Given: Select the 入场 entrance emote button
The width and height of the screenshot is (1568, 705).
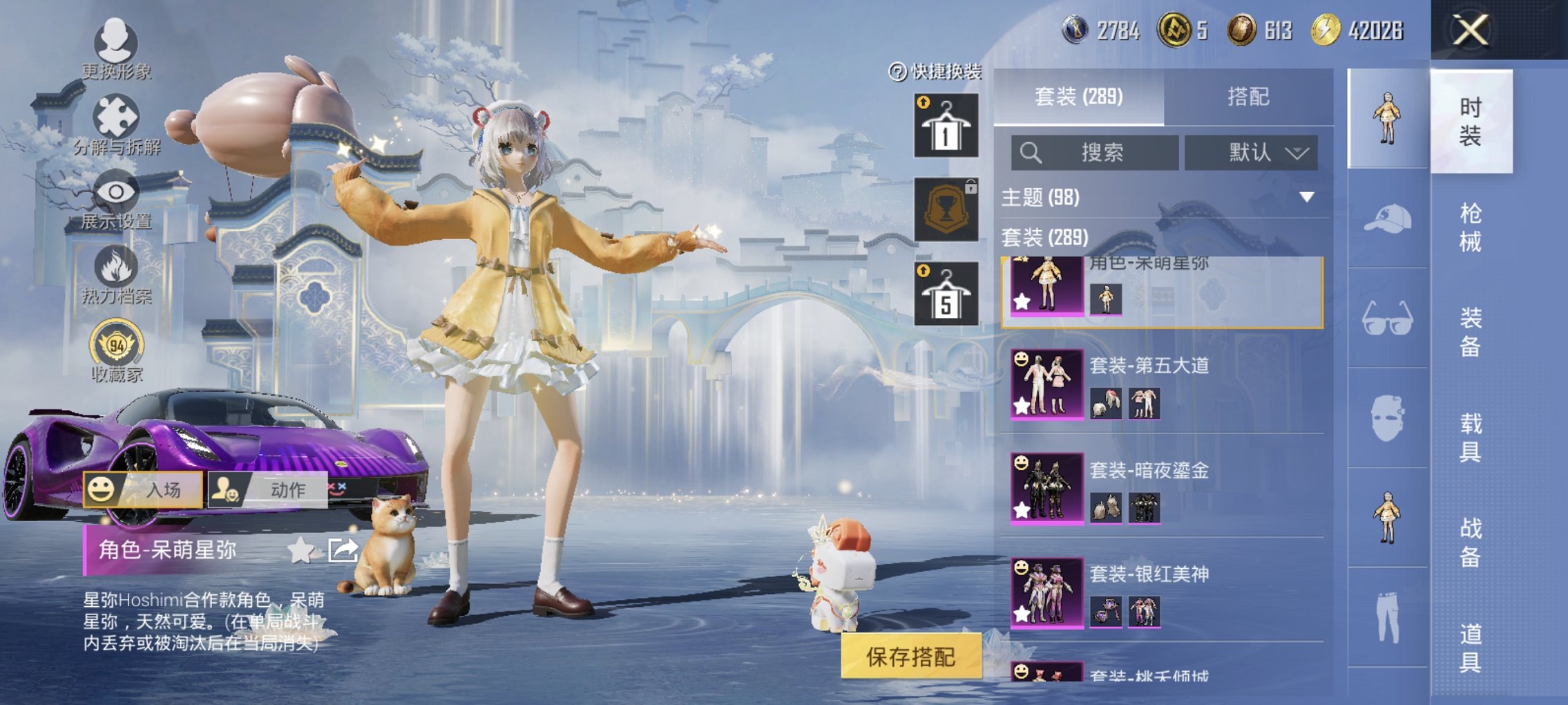Looking at the screenshot, I should point(144,489).
